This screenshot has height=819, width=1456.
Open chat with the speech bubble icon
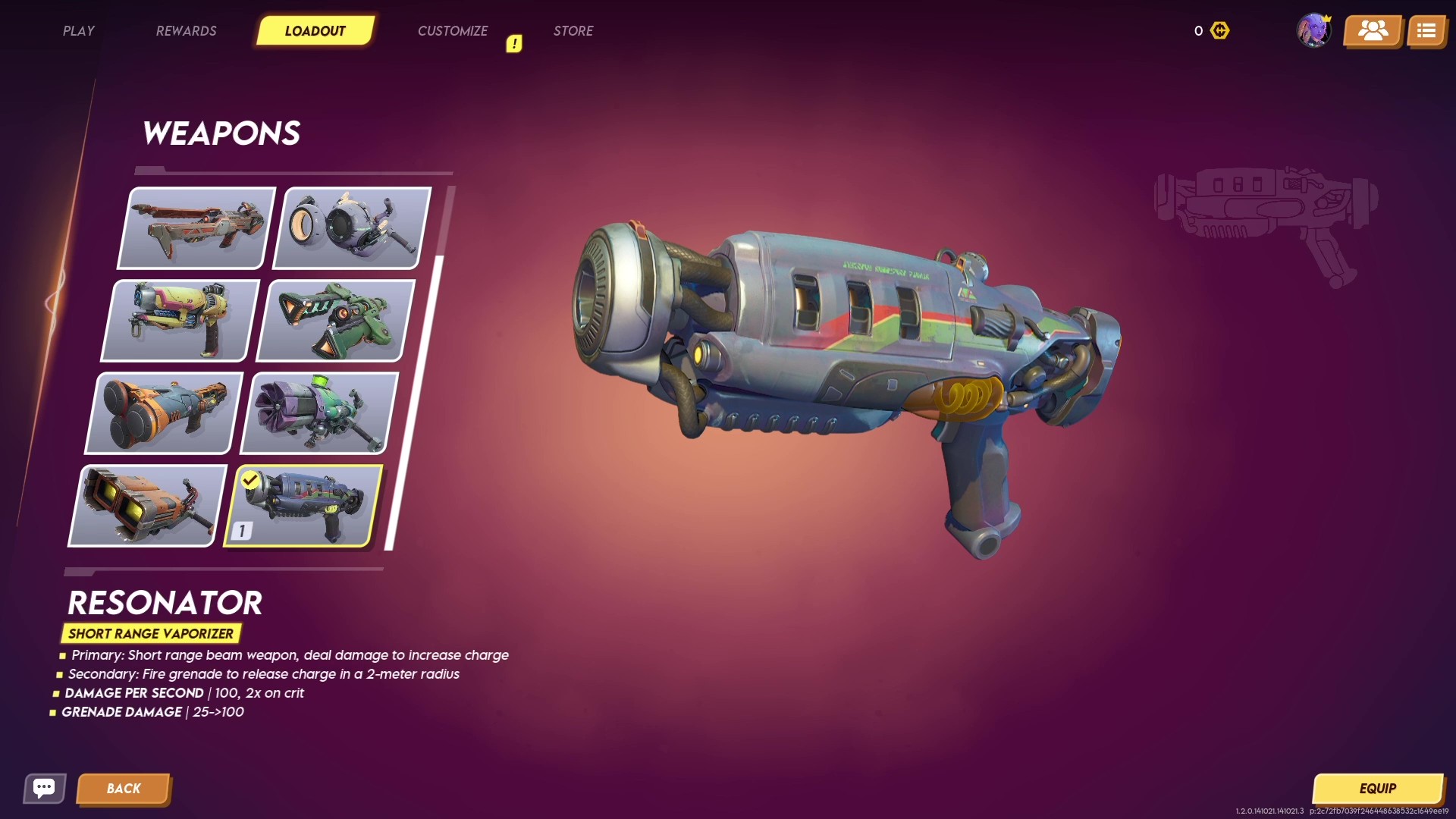(x=44, y=788)
